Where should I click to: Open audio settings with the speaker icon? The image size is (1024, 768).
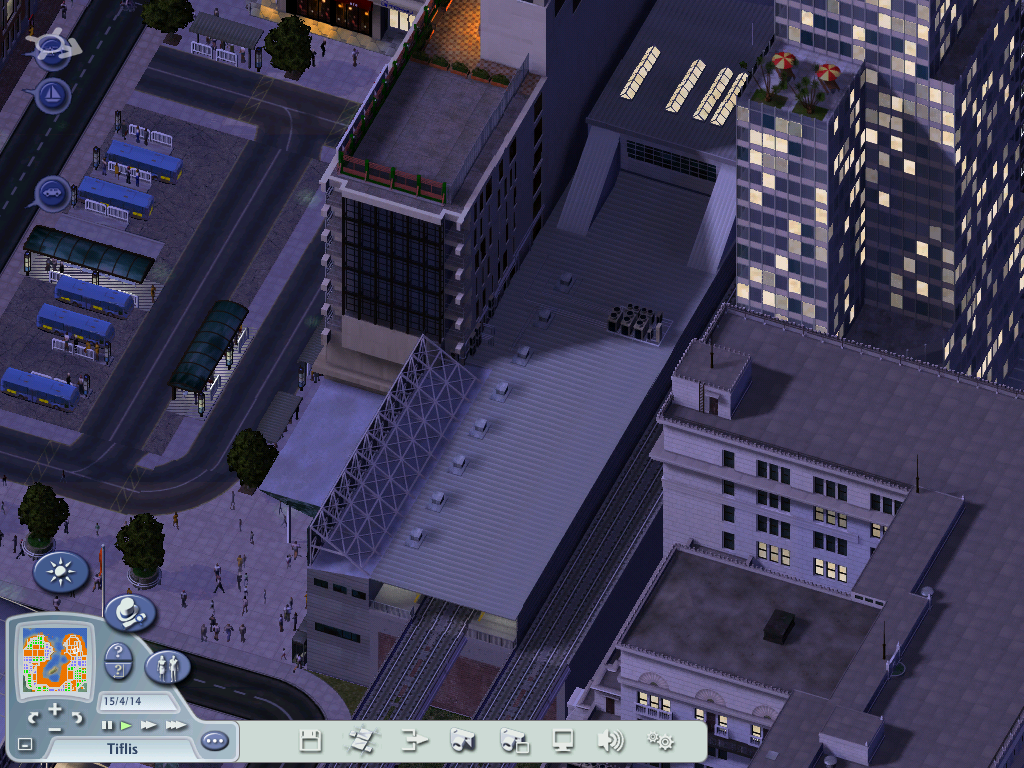pyautogui.click(x=610, y=741)
